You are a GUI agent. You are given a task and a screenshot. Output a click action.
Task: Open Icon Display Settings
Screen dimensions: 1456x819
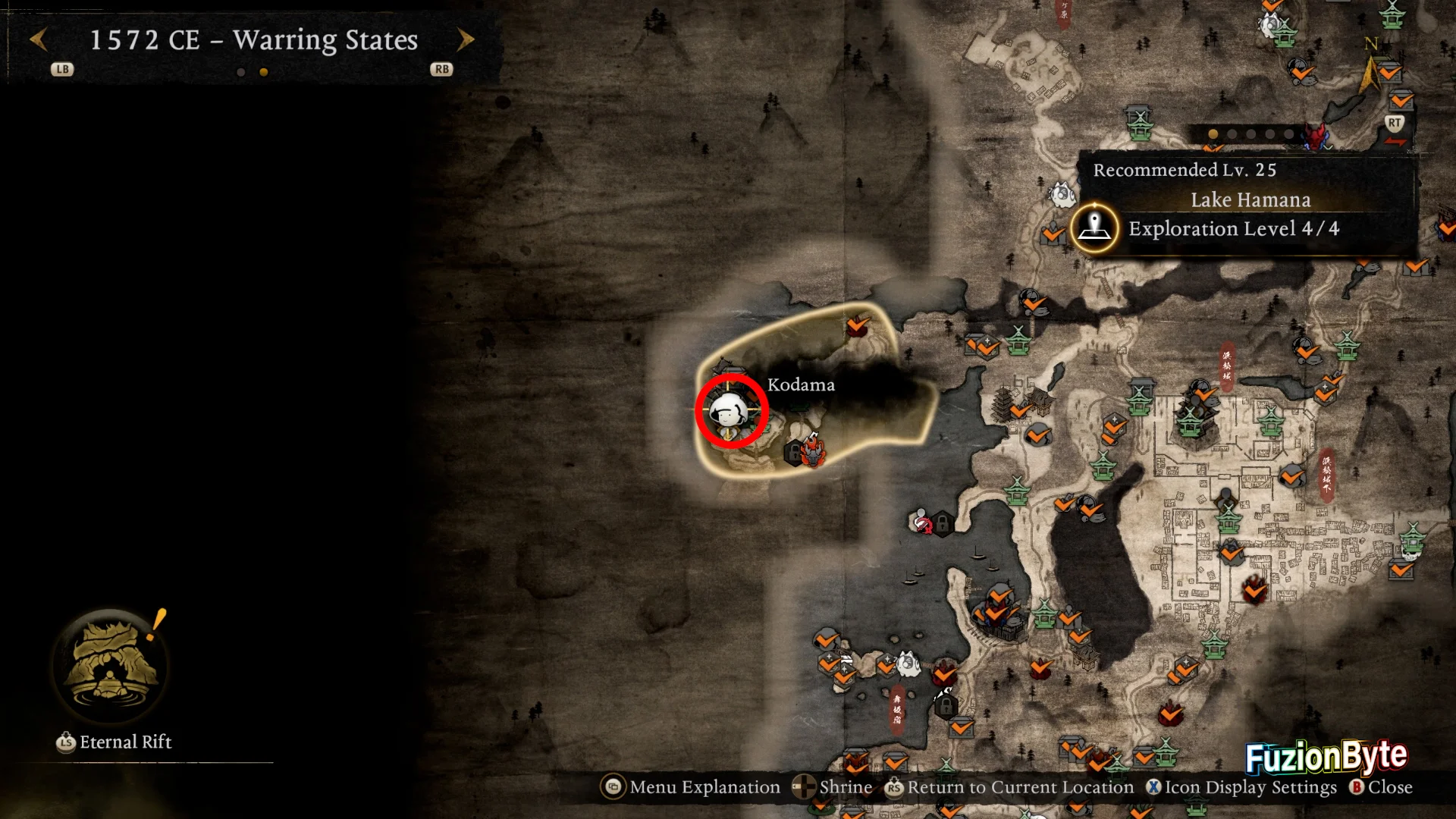pyautogui.click(x=1241, y=787)
